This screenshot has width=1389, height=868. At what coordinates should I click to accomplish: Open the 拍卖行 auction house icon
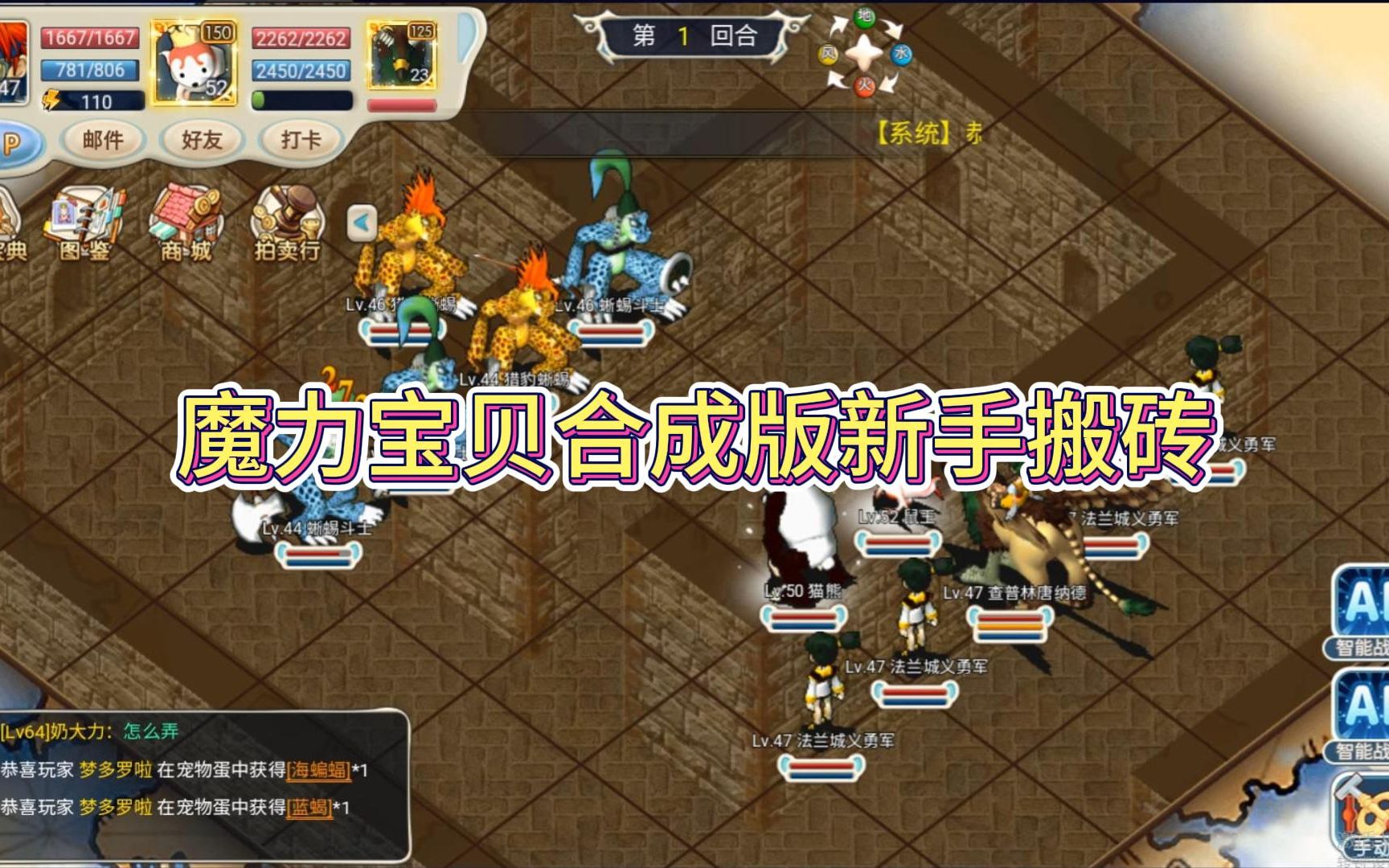coord(287,225)
